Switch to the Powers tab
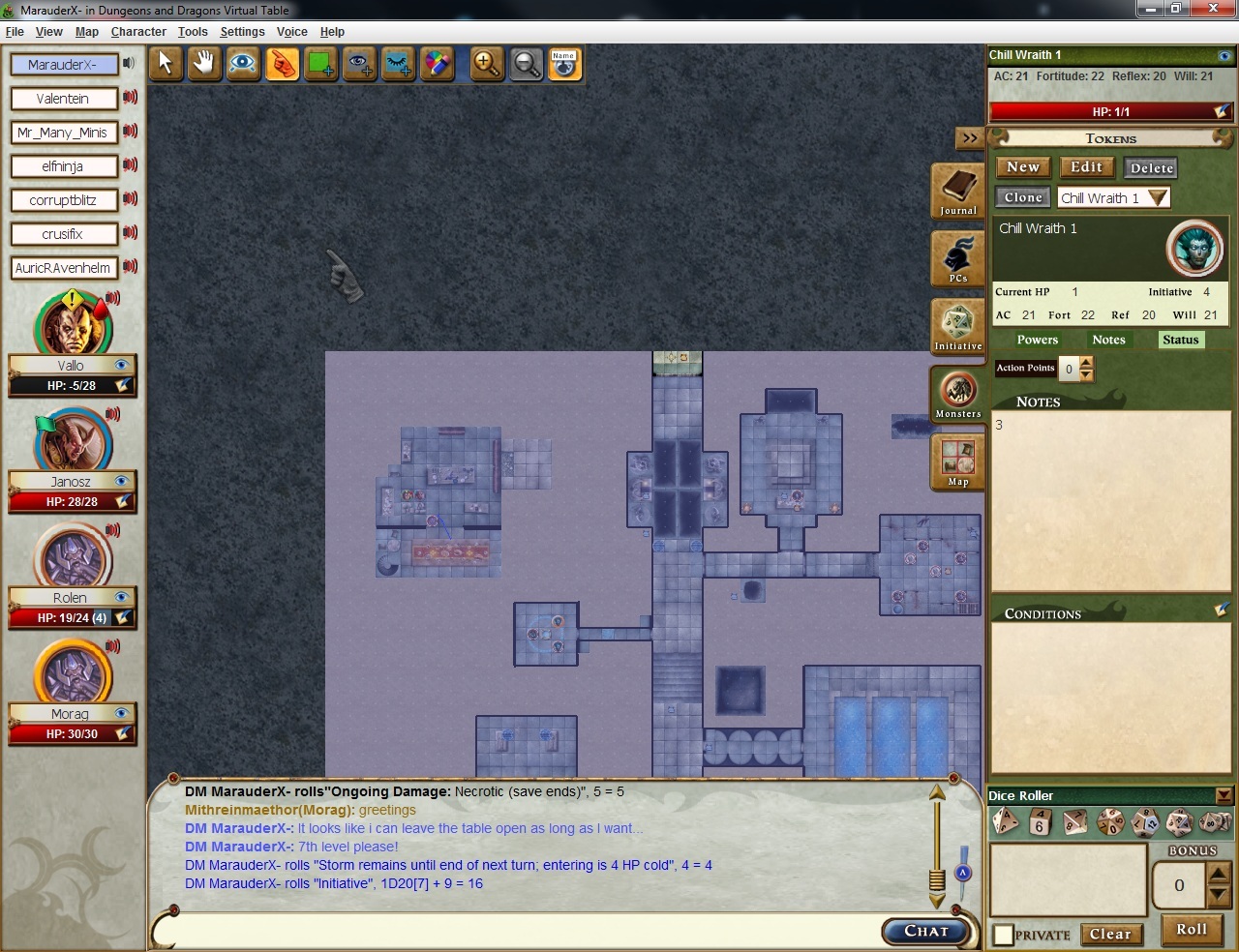This screenshot has height=952, width=1239. coord(1037,340)
